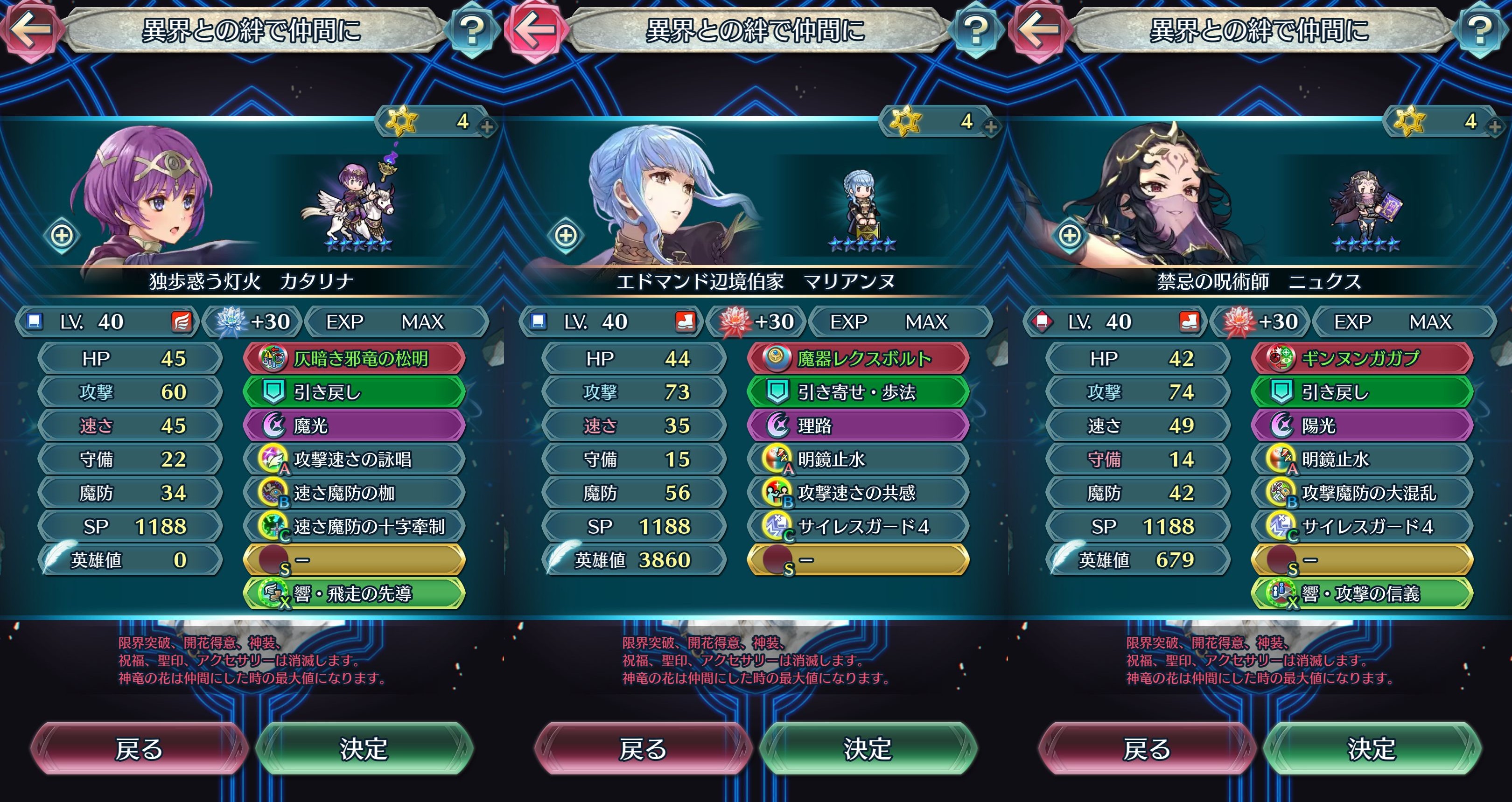View Marianne's special skill 理路
The height and width of the screenshot is (802, 1512).
tap(858, 425)
